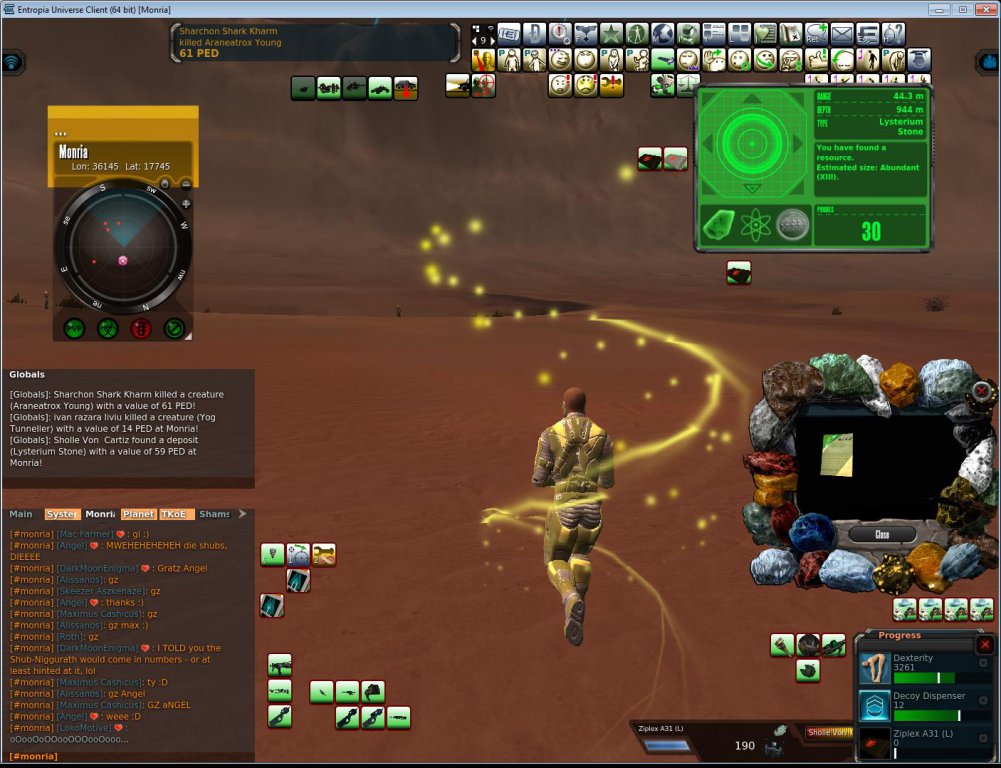Open the Planet chat tab
The width and height of the screenshot is (1001, 768).
tap(138, 514)
